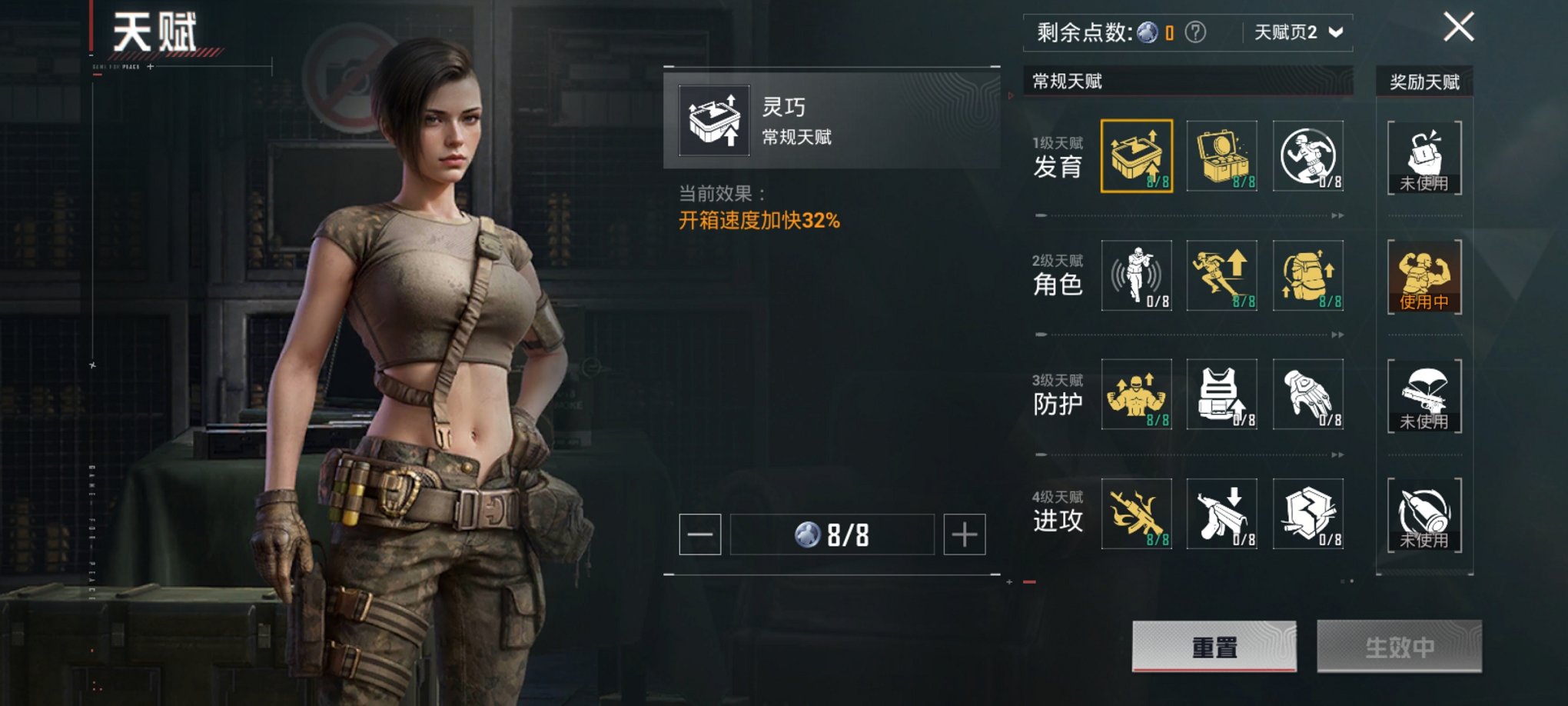The image size is (1568, 706).
Task: Select the 灵巧 open-box speed talent
Action: [1138, 158]
